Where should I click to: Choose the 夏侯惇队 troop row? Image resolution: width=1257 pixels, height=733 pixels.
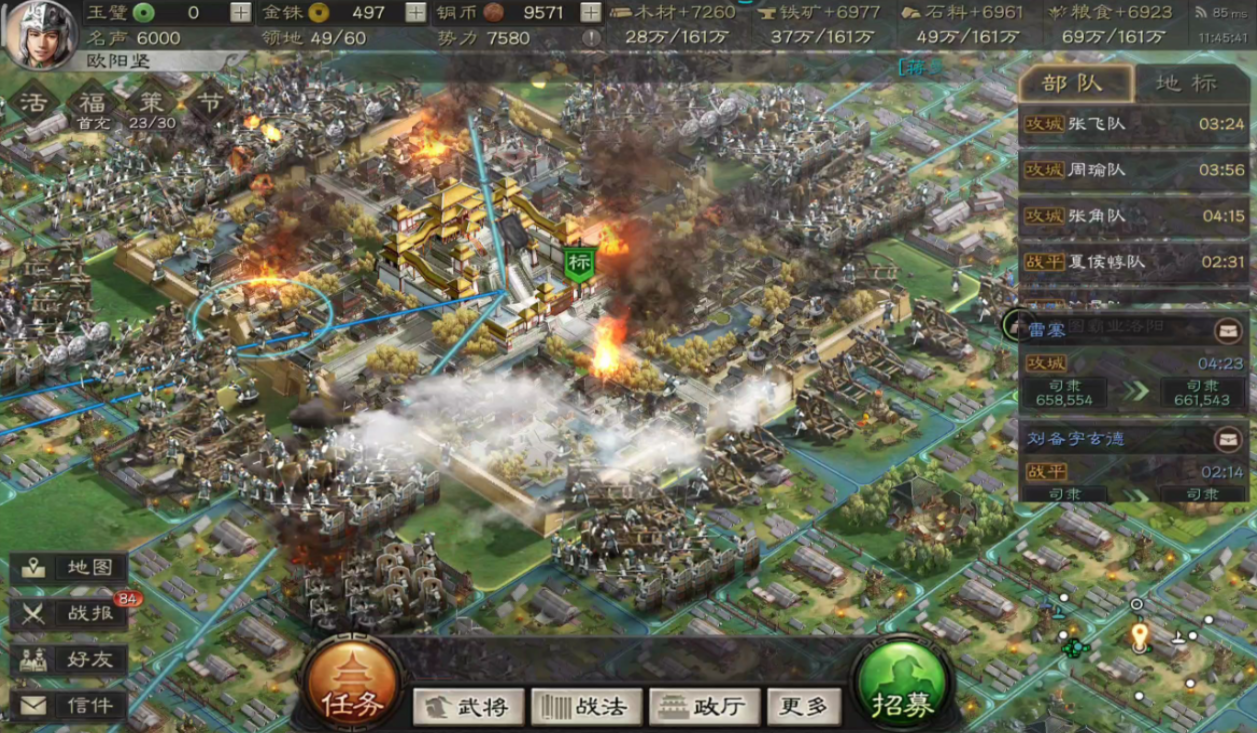tap(1134, 262)
